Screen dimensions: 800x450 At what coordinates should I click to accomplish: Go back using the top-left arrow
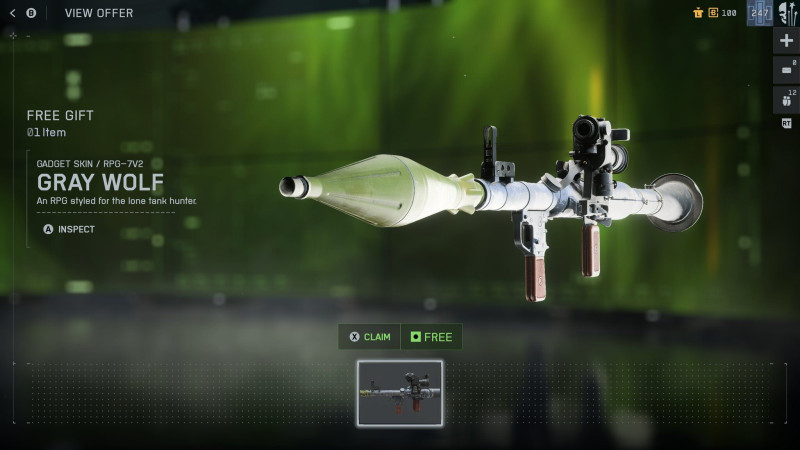click(x=12, y=13)
